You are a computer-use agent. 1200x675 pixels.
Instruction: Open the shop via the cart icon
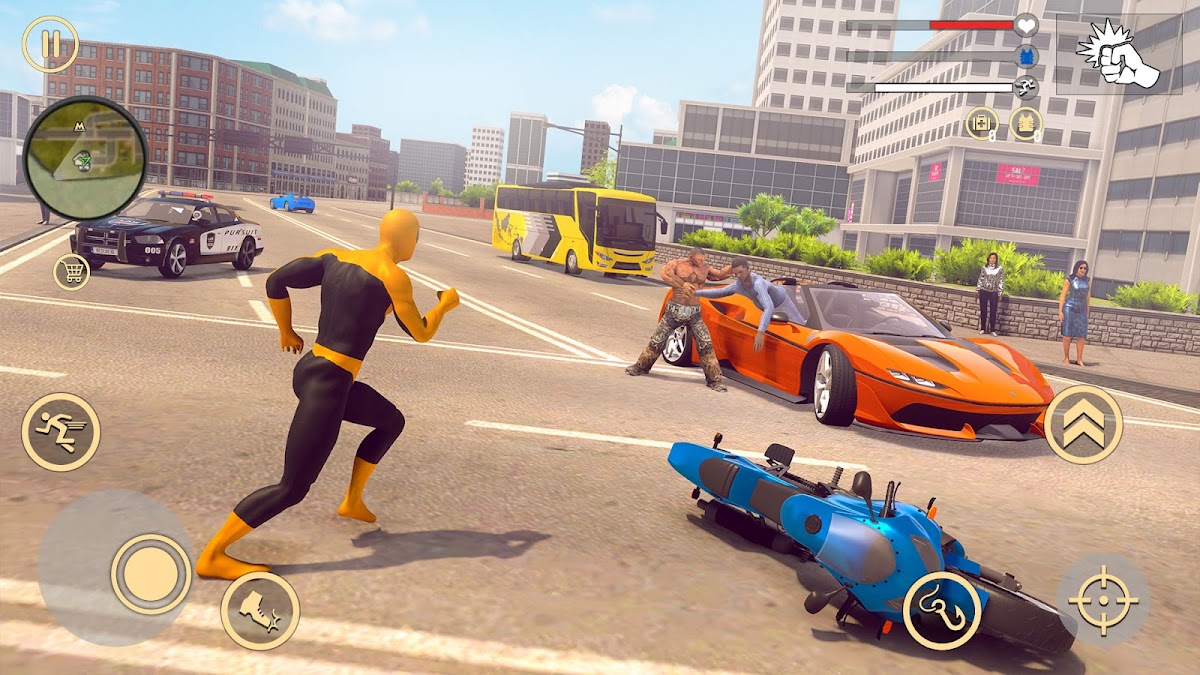[x=71, y=271]
